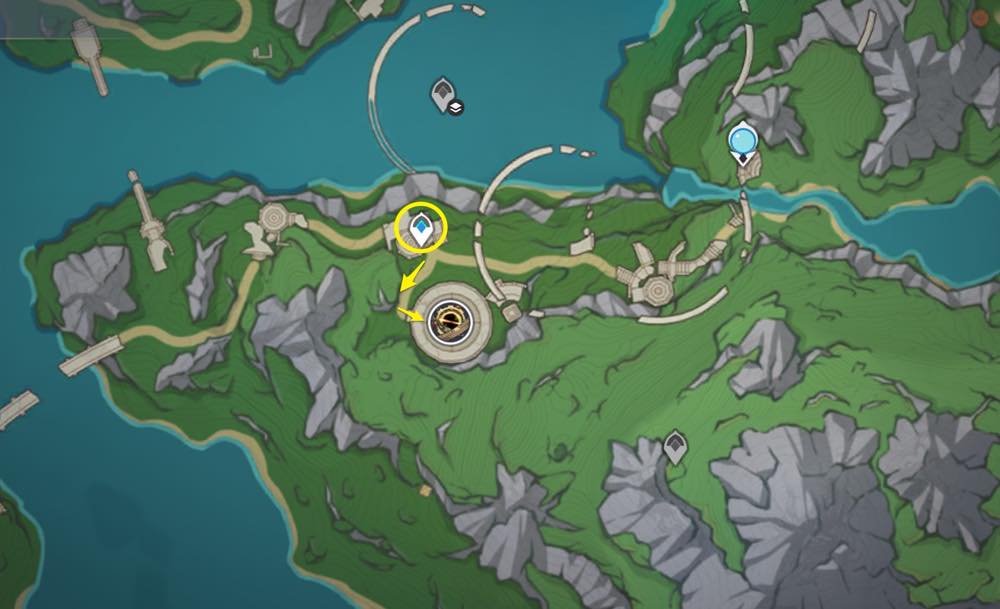Select the blue orb beacon marker
This screenshot has width=1000, height=609.
click(x=742, y=143)
